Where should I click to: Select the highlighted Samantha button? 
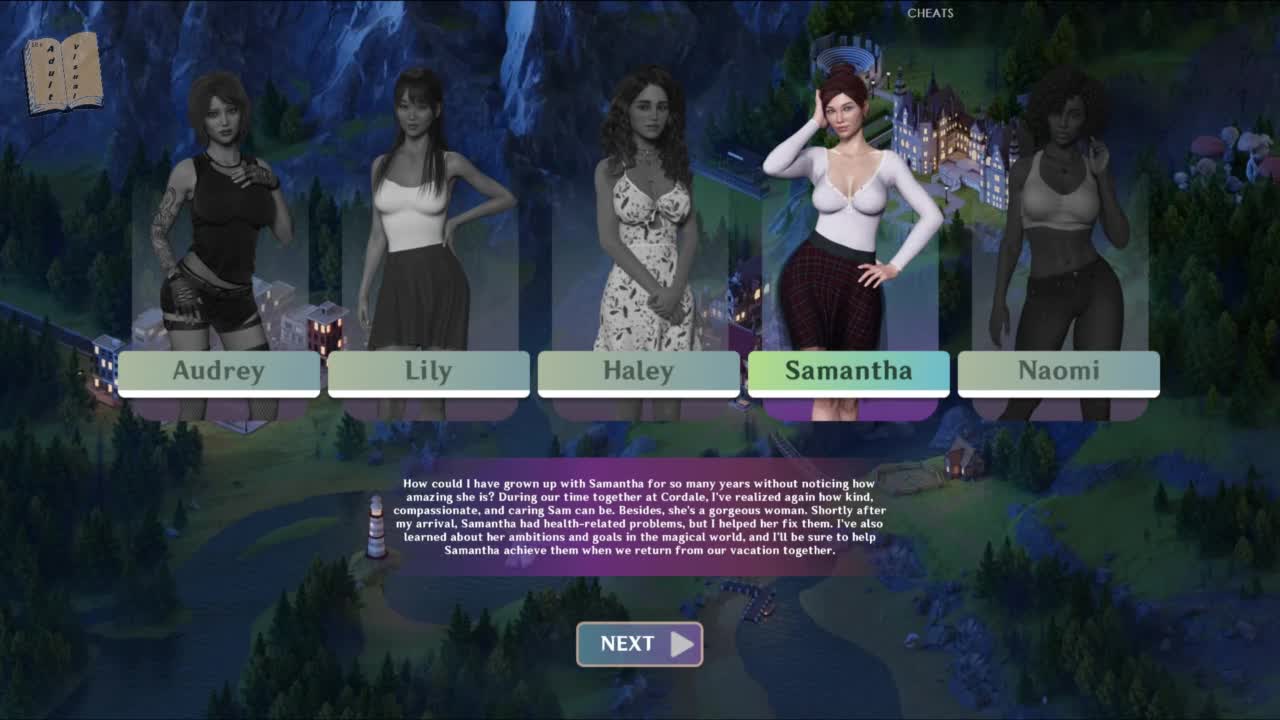pos(848,372)
